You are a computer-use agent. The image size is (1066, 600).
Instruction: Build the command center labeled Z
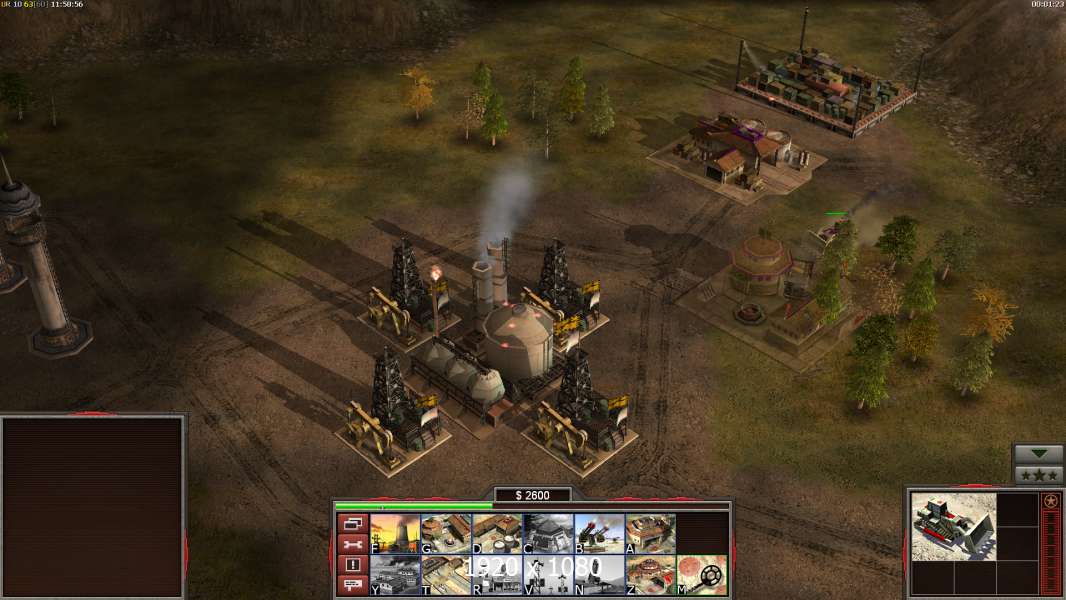click(x=650, y=575)
